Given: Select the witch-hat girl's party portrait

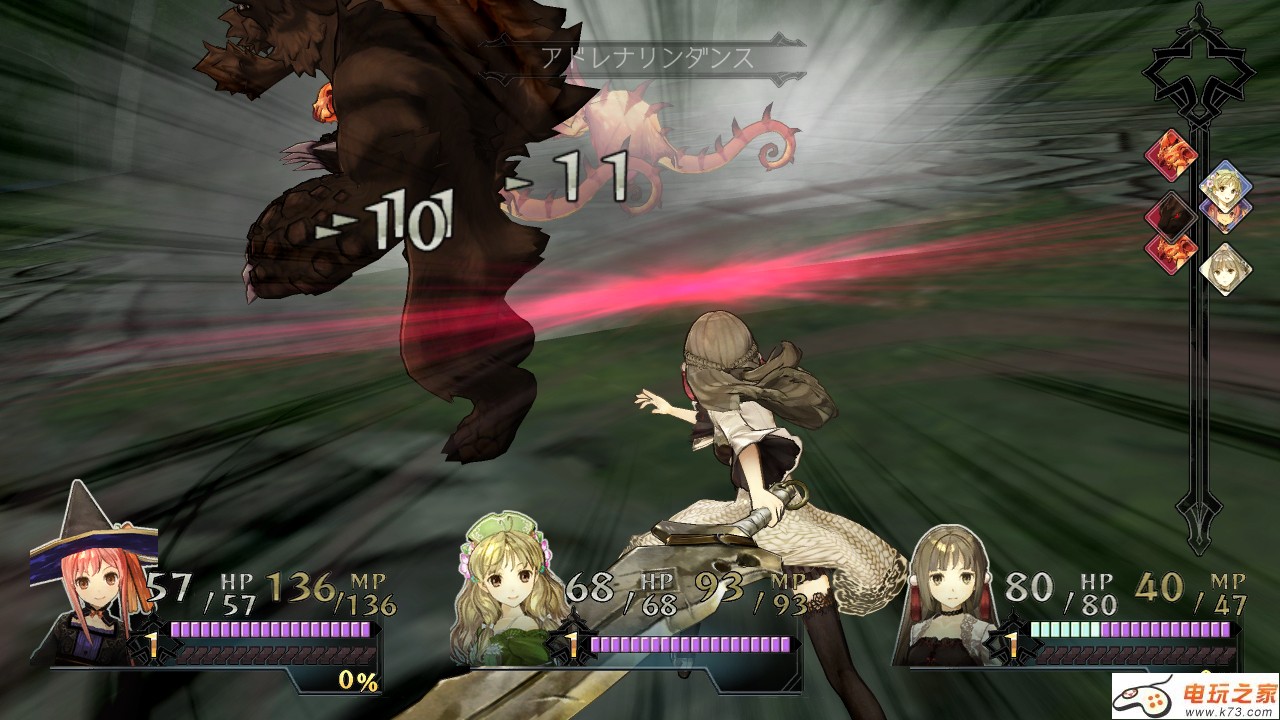Looking at the screenshot, I should click(93, 580).
